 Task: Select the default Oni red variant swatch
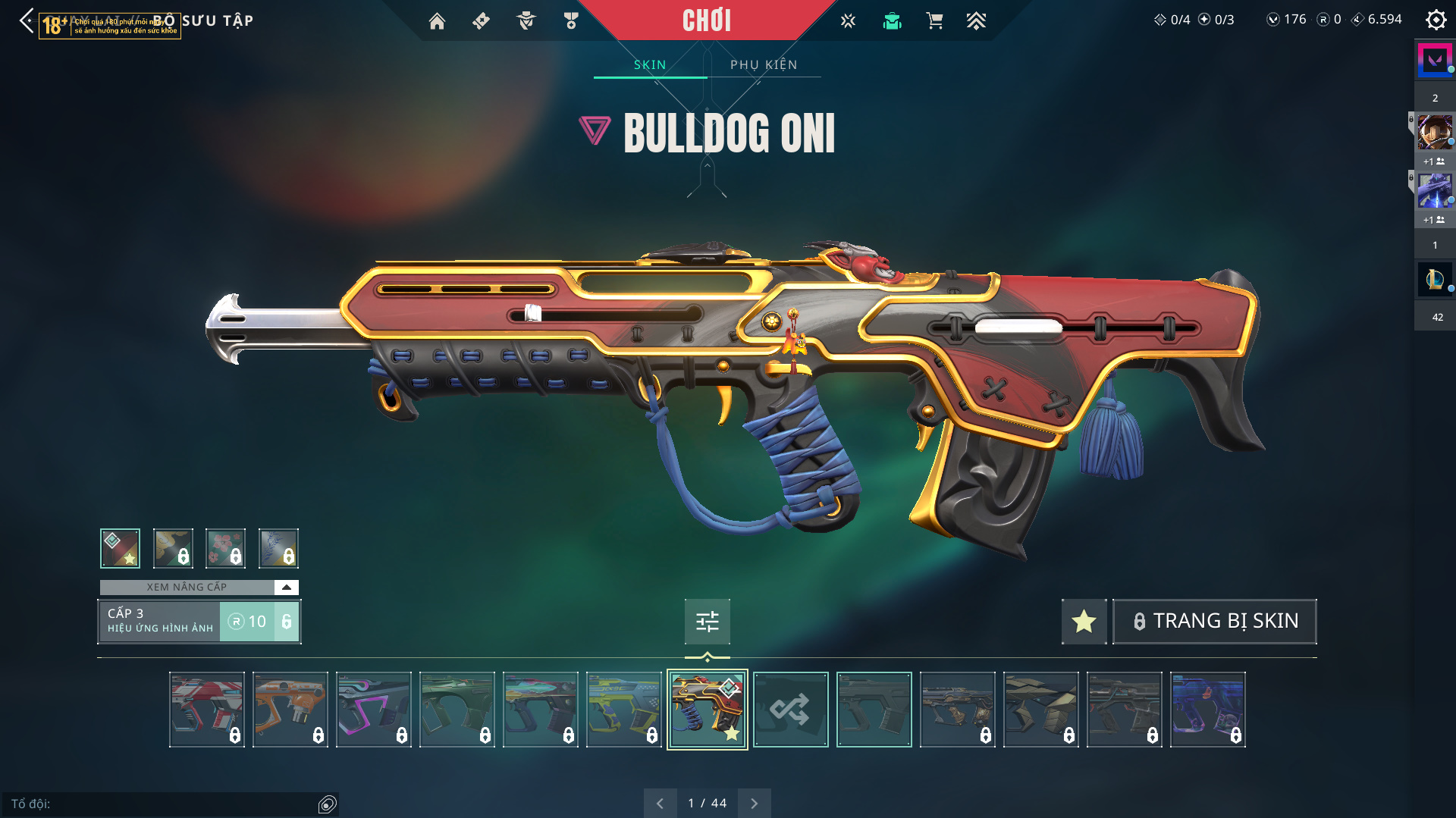(120, 548)
